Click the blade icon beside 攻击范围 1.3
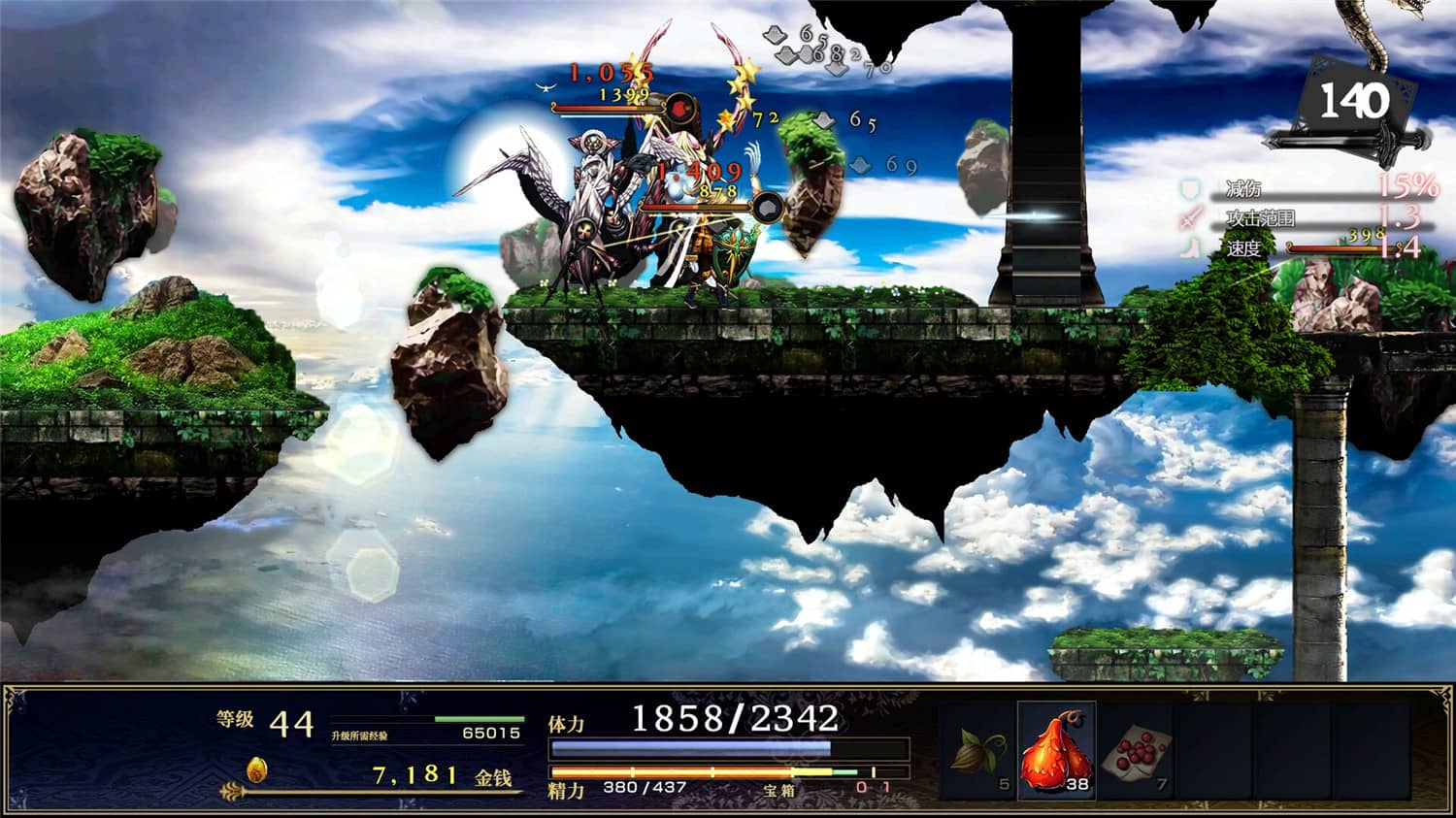The width and height of the screenshot is (1456, 818). click(x=1189, y=215)
